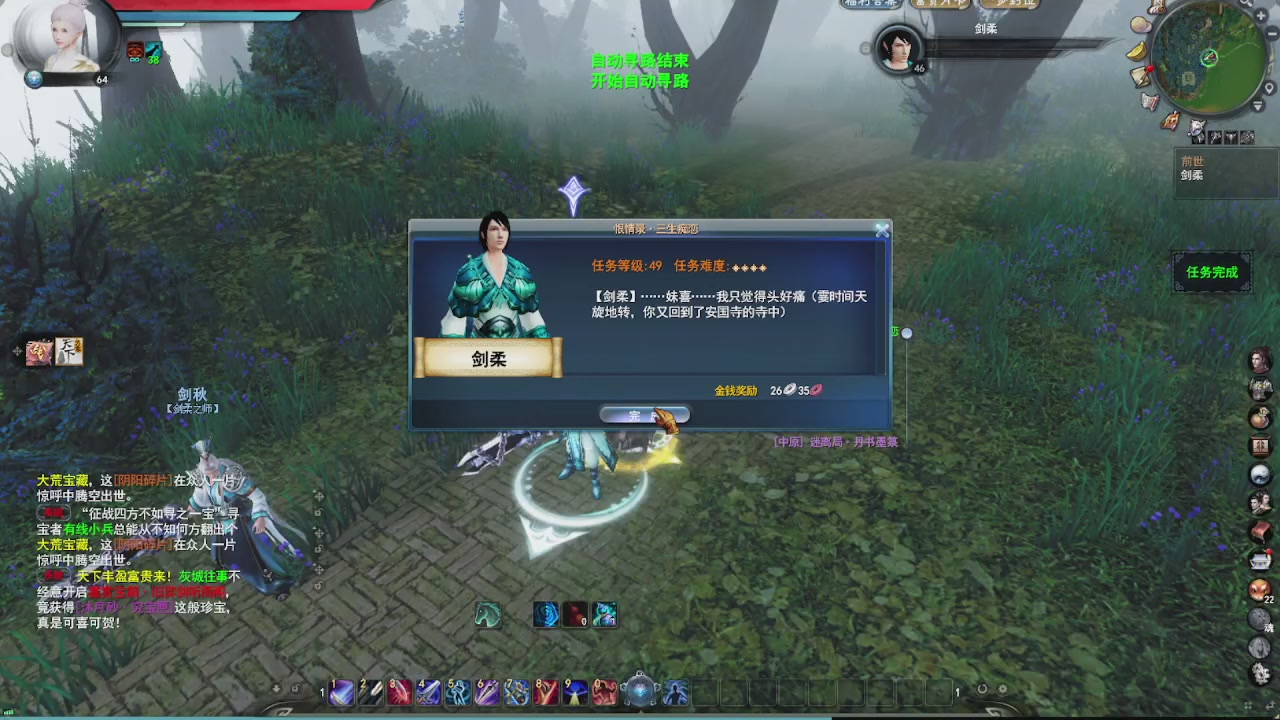This screenshot has width=1280, height=720.
Task: Expand the hotbar page arrow at bottom left
Action: tap(274, 688)
